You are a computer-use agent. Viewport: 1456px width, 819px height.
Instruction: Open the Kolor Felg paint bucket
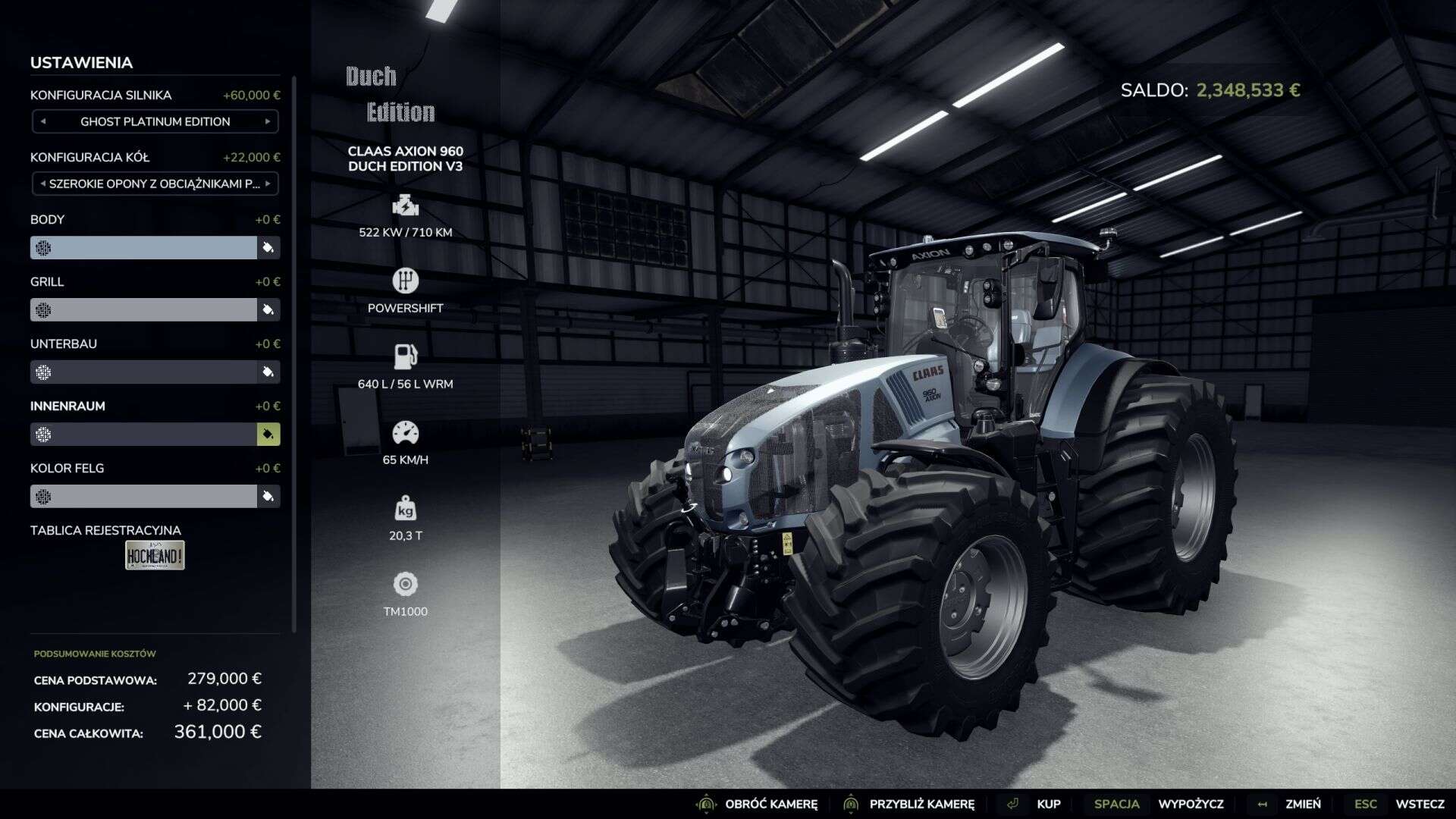(268, 496)
